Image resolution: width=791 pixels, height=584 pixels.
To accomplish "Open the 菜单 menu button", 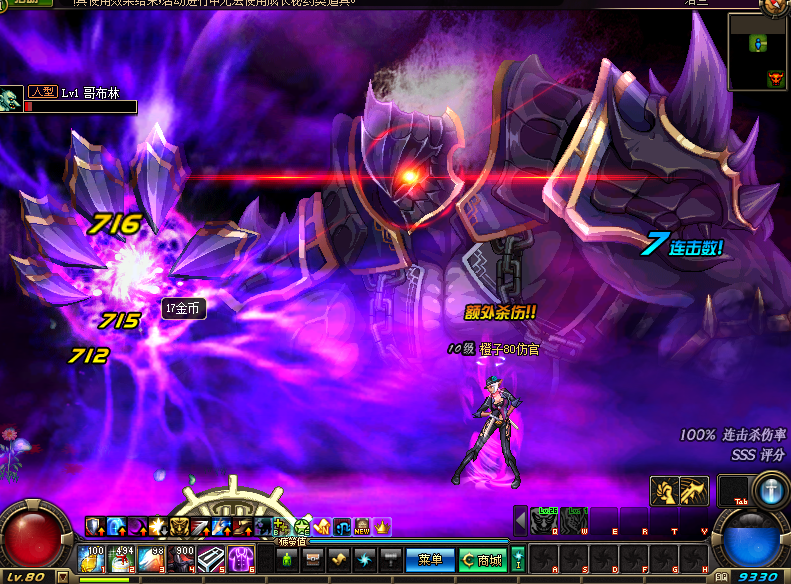I will [430, 559].
